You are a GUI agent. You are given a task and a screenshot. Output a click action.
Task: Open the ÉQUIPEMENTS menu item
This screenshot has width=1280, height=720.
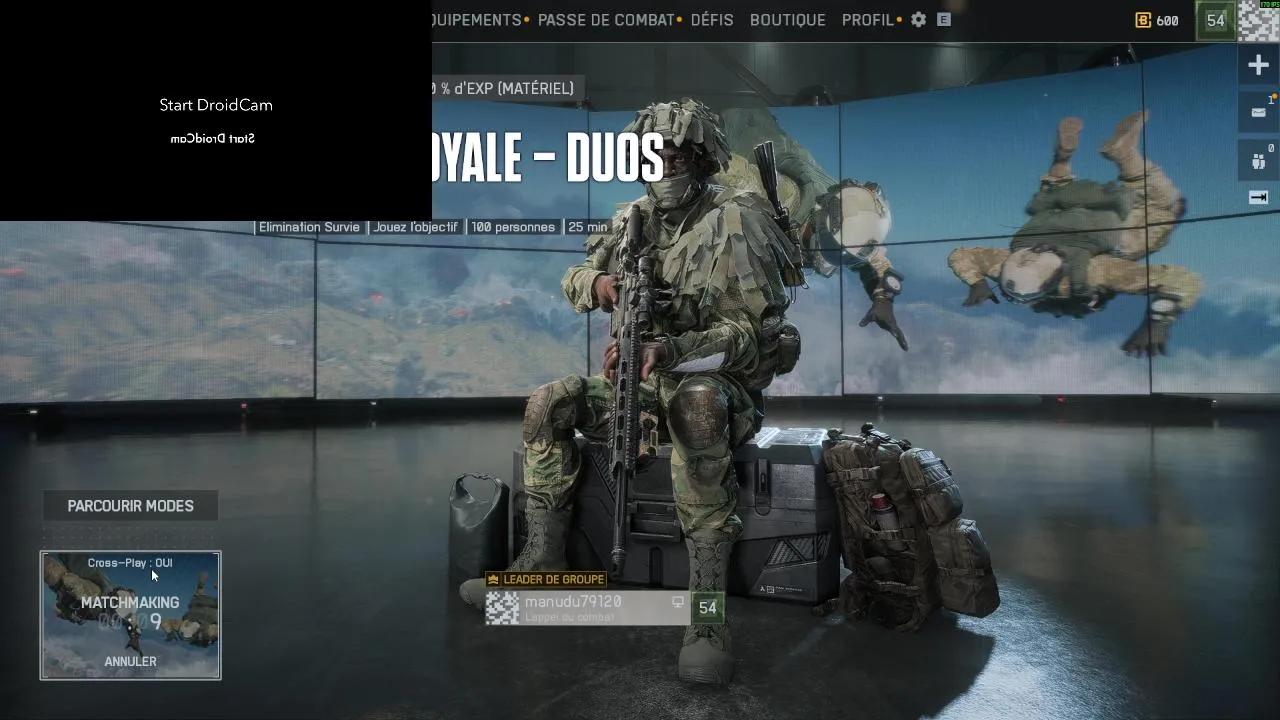[x=476, y=20]
